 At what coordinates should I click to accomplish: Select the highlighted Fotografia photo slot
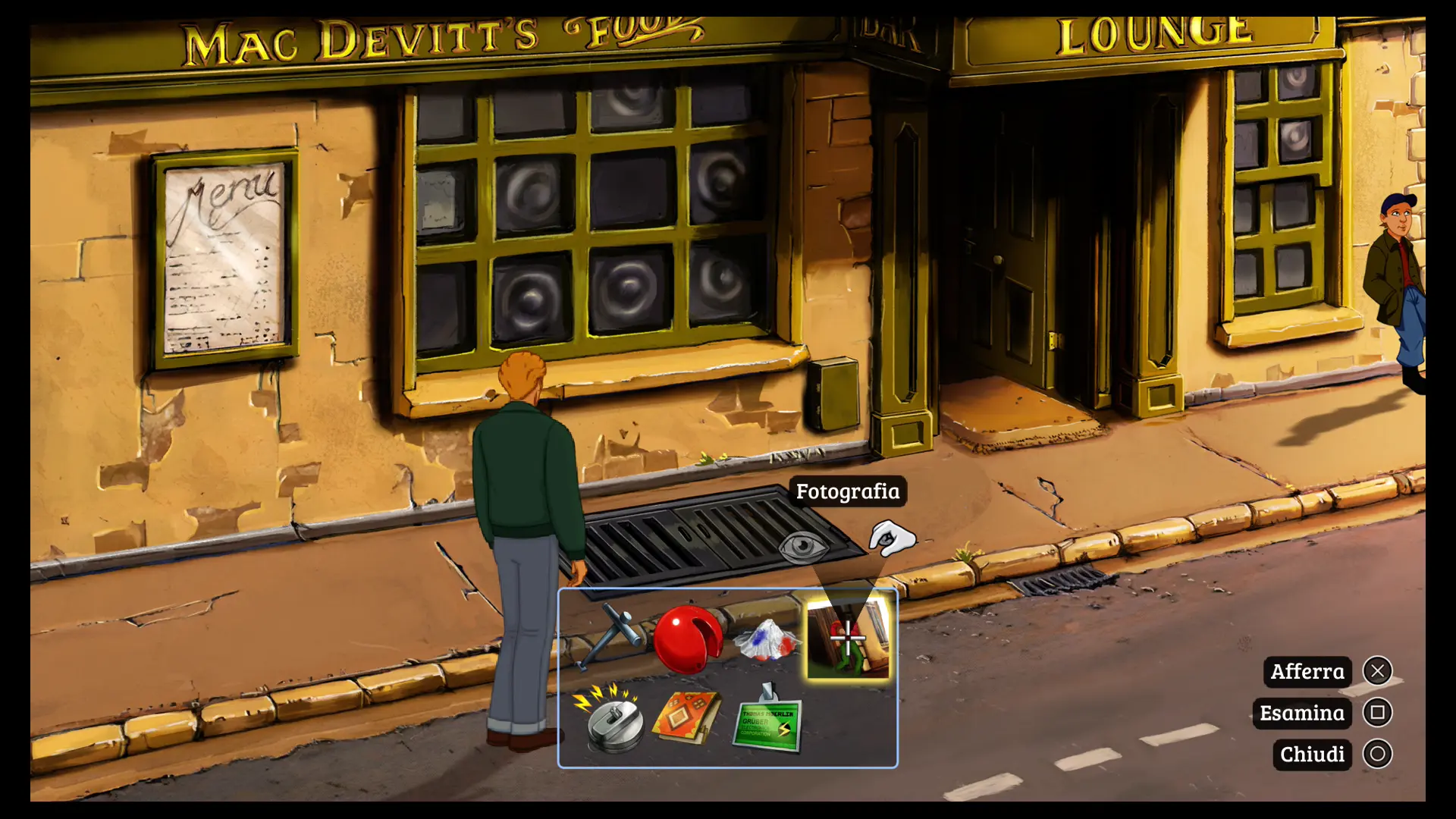coord(847,639)
